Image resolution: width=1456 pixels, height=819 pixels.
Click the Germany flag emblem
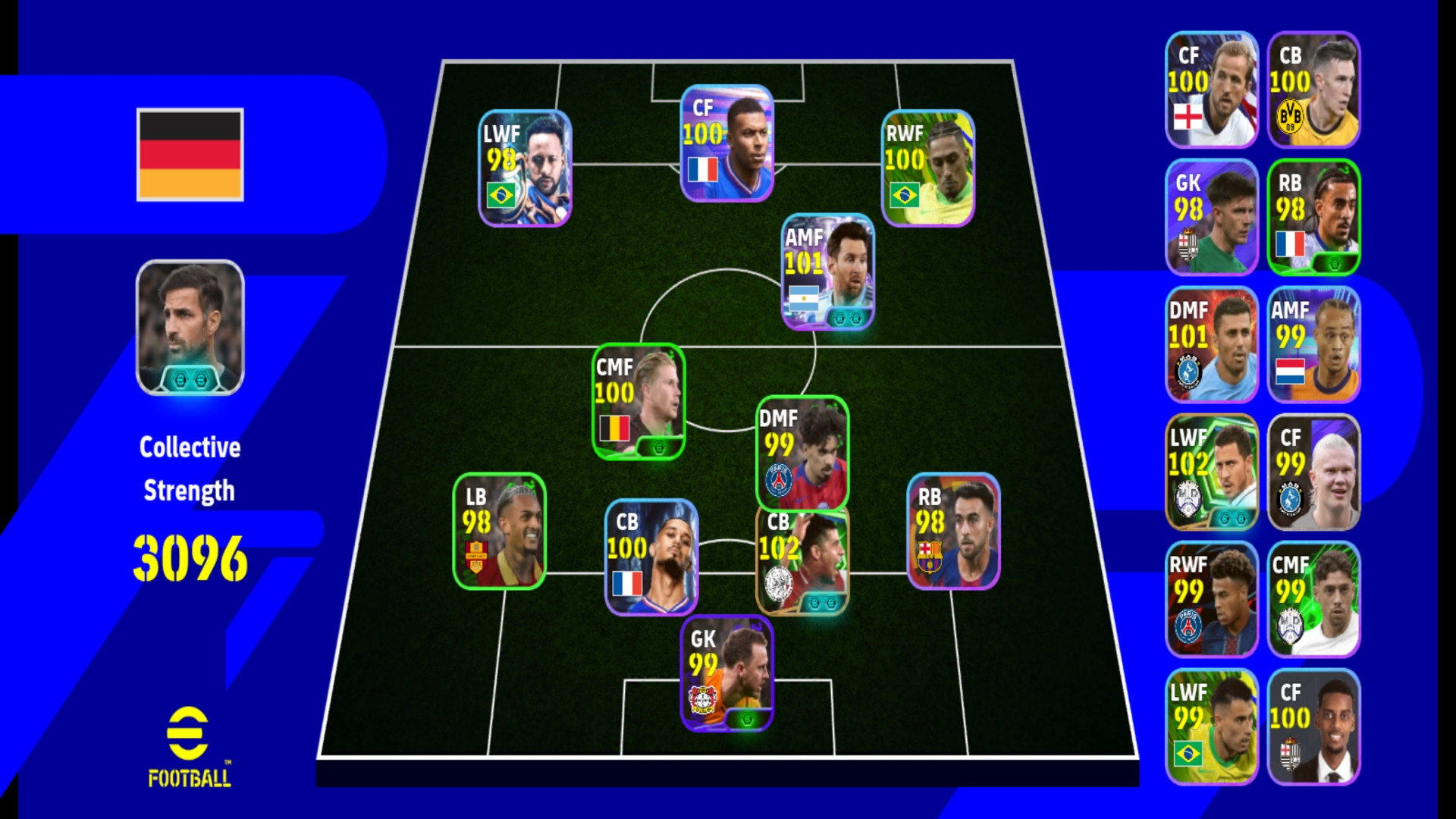[190, 155]
